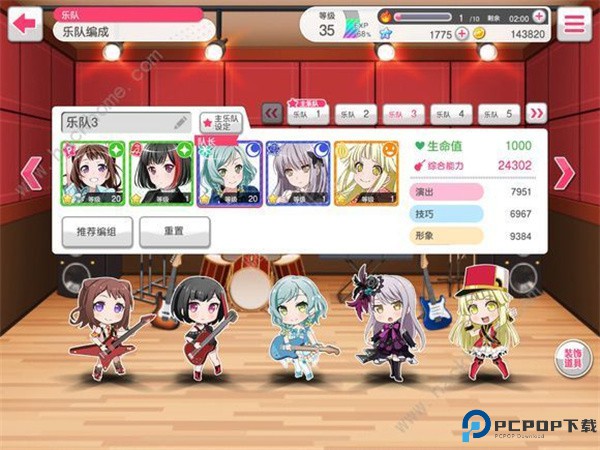Select the teal-haired leader card
Screen dimensions: 600x450
click(x=229, y=173)
